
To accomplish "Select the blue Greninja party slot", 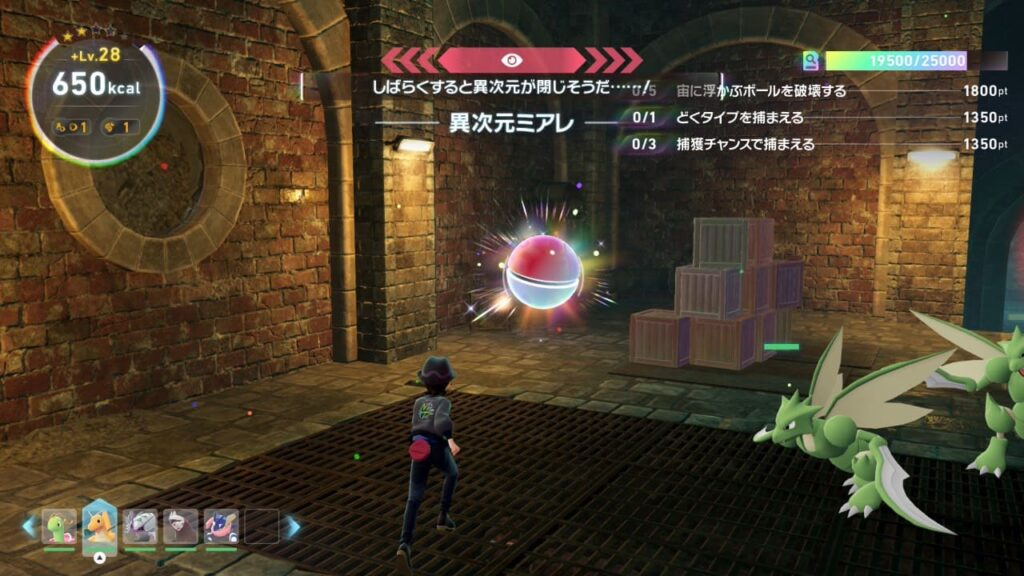I will pyautogui.click(x=221, y=527).
